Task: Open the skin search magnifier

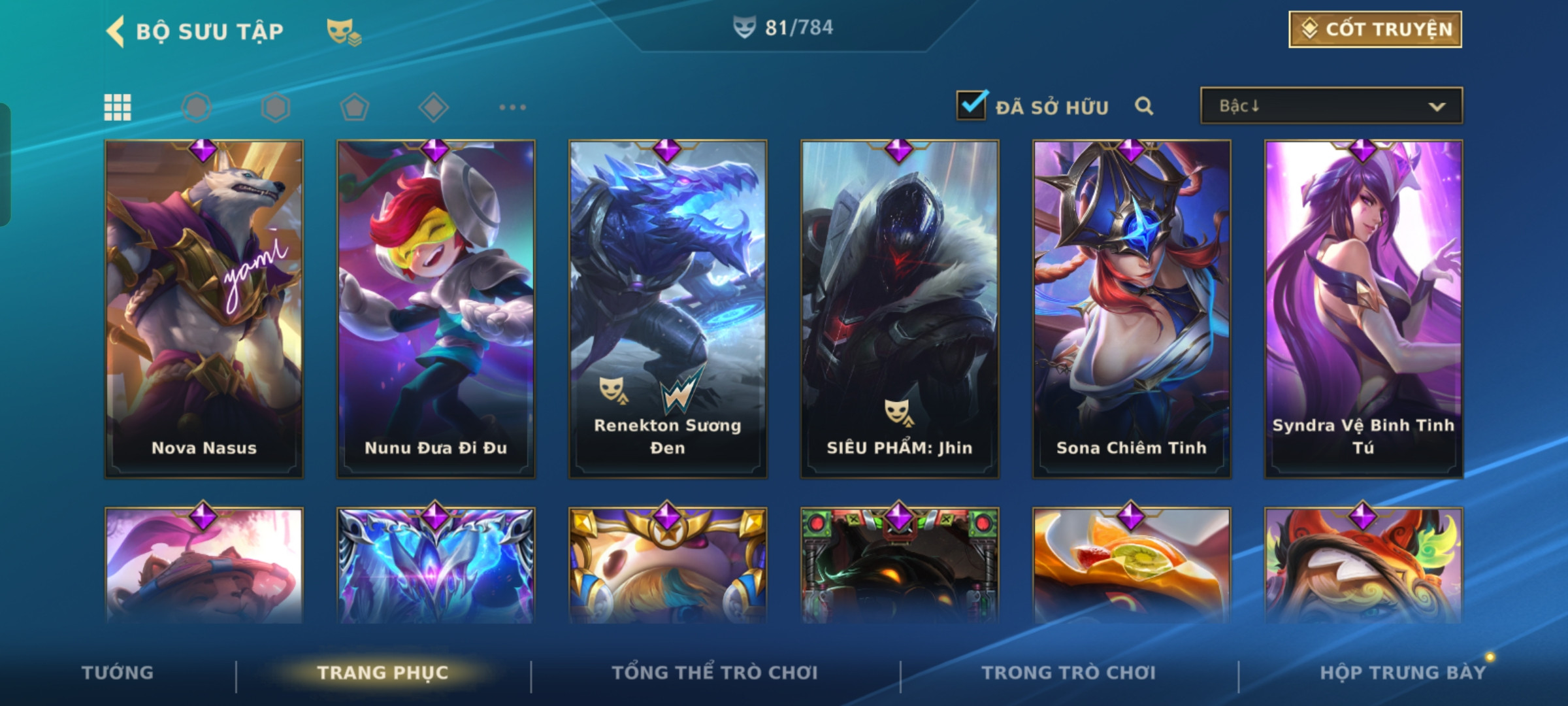Action: click(x=1143, y=106)
